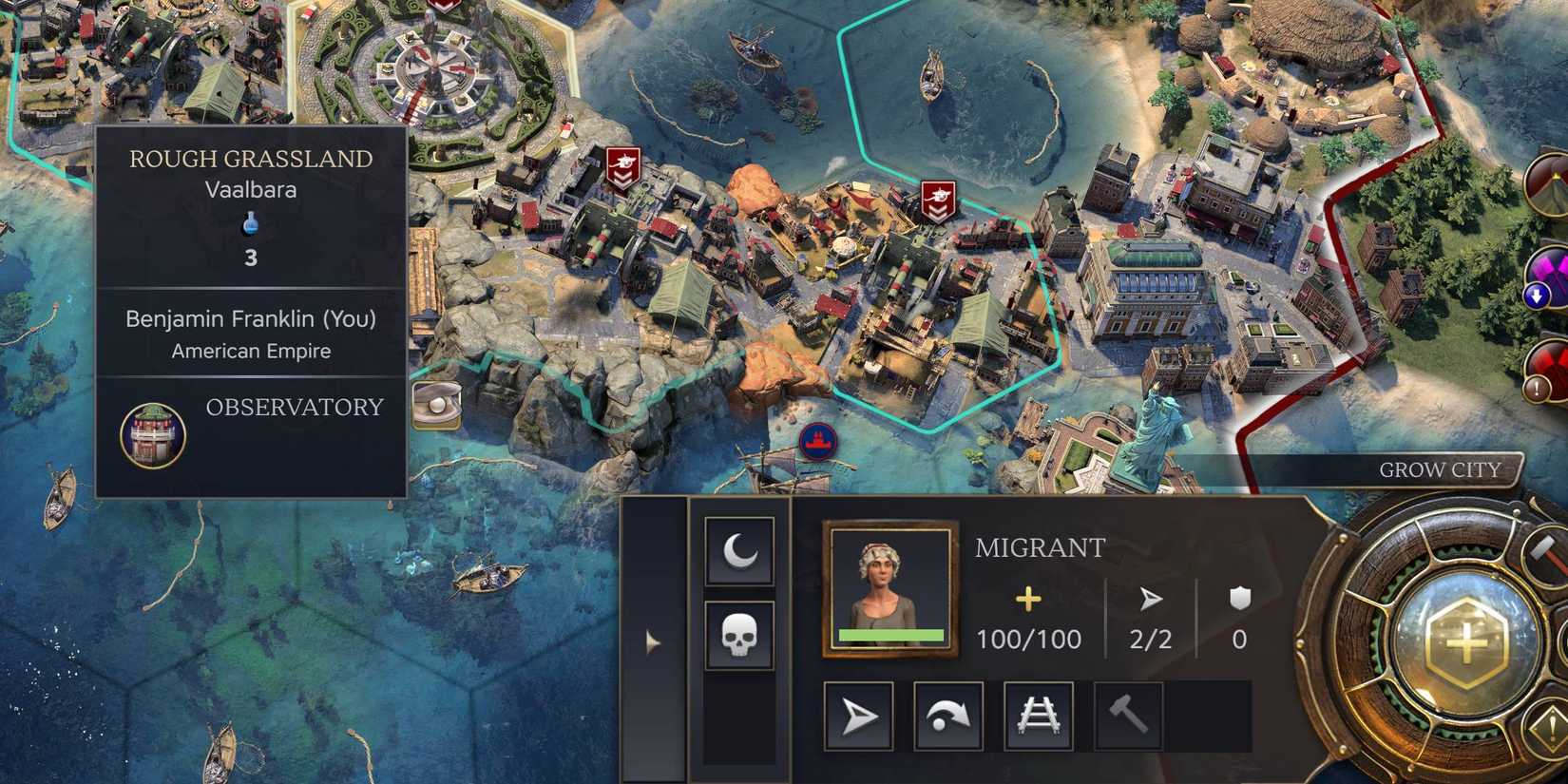This screenshot has height=784, width=1568.
Task: Select the build Railroad action icon
Action: 1039,716
